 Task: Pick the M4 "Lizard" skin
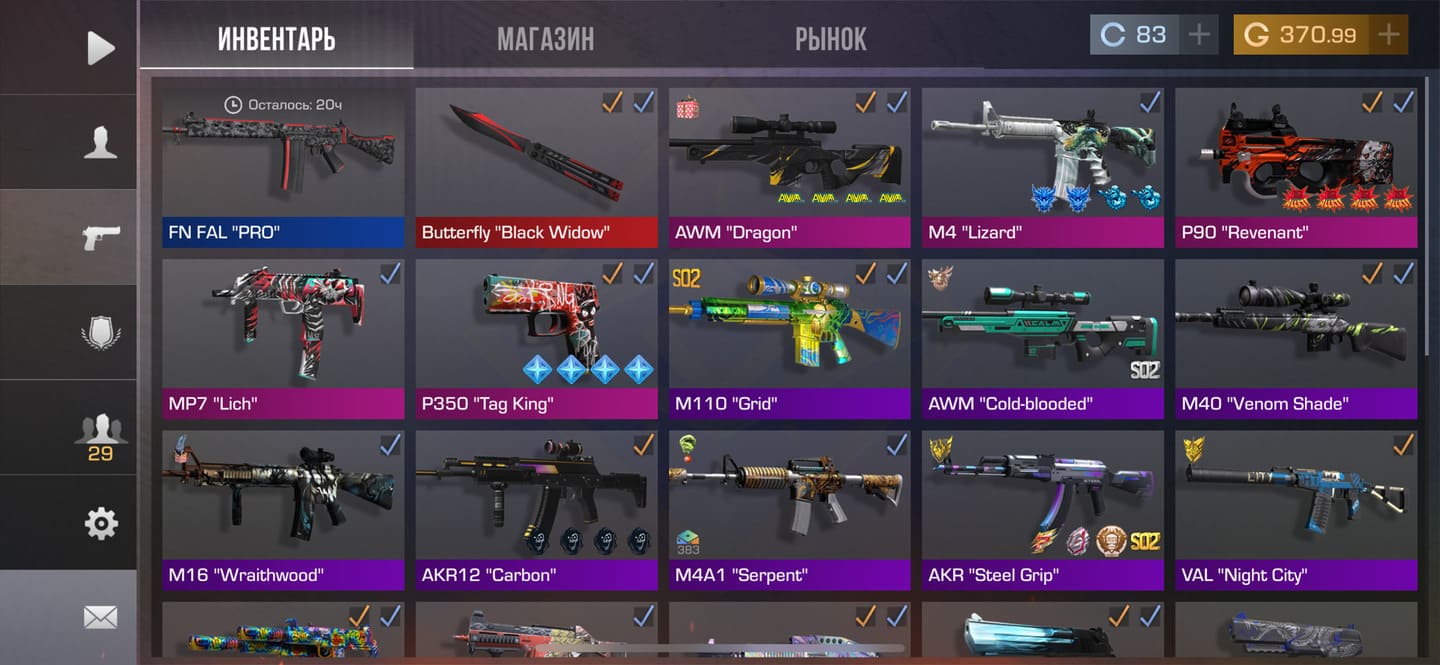coord(1043,165)
